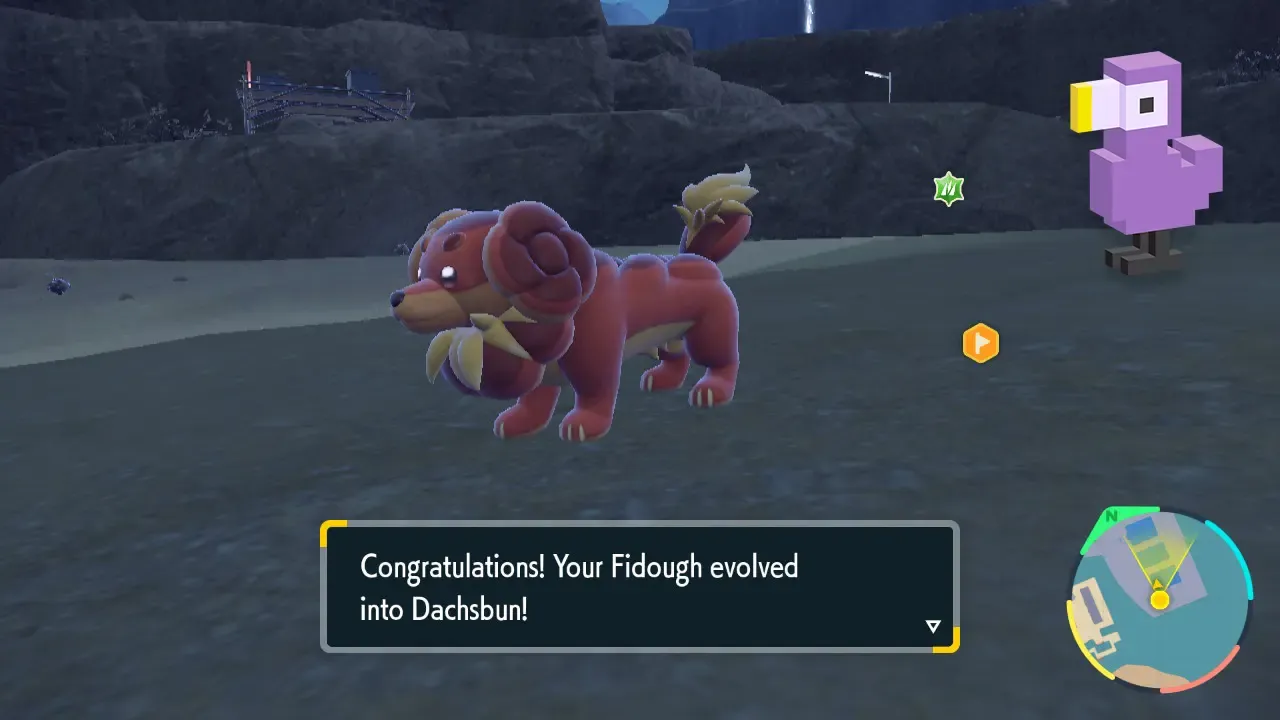Click the yellow vision cone on the minimap

(x=1158, y=557)
